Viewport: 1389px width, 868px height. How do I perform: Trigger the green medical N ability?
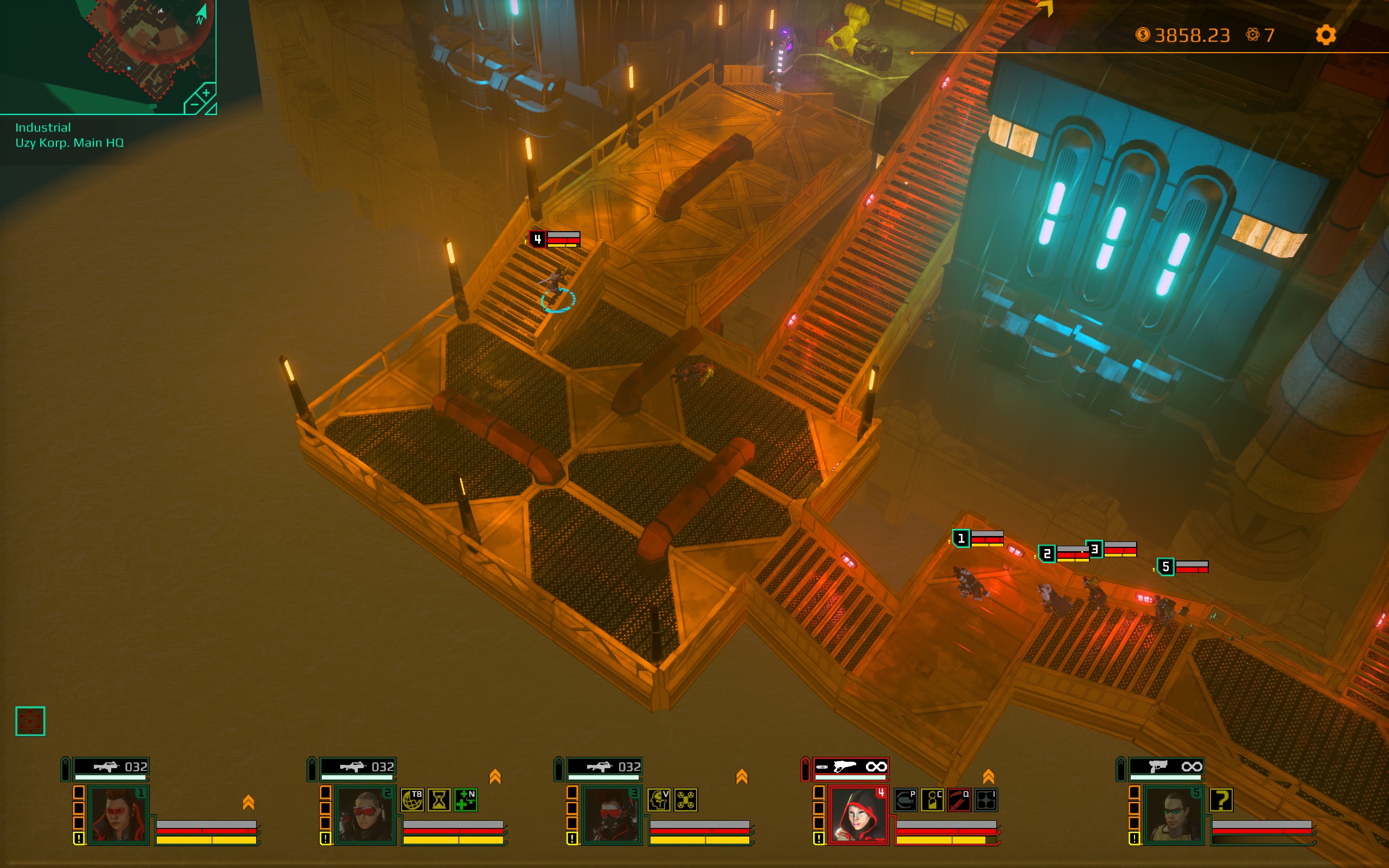(466, 800)
